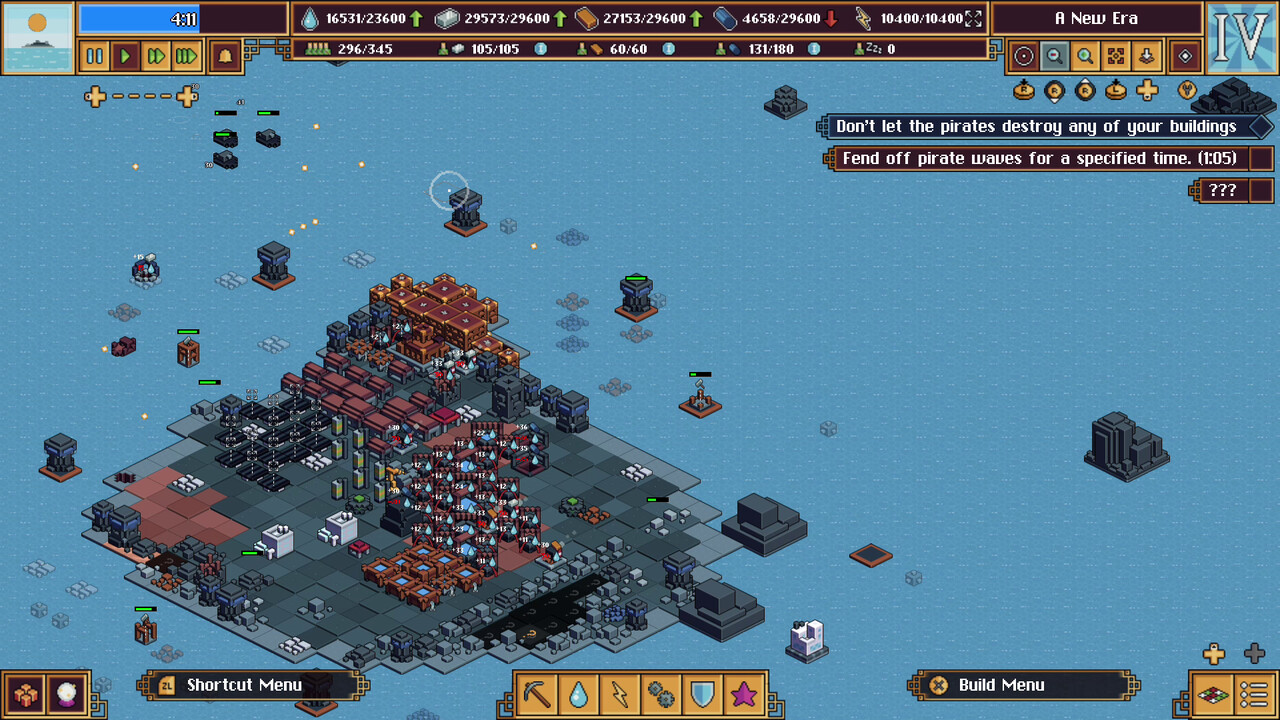Click the down-arrow layer button

coord(1146,57)
